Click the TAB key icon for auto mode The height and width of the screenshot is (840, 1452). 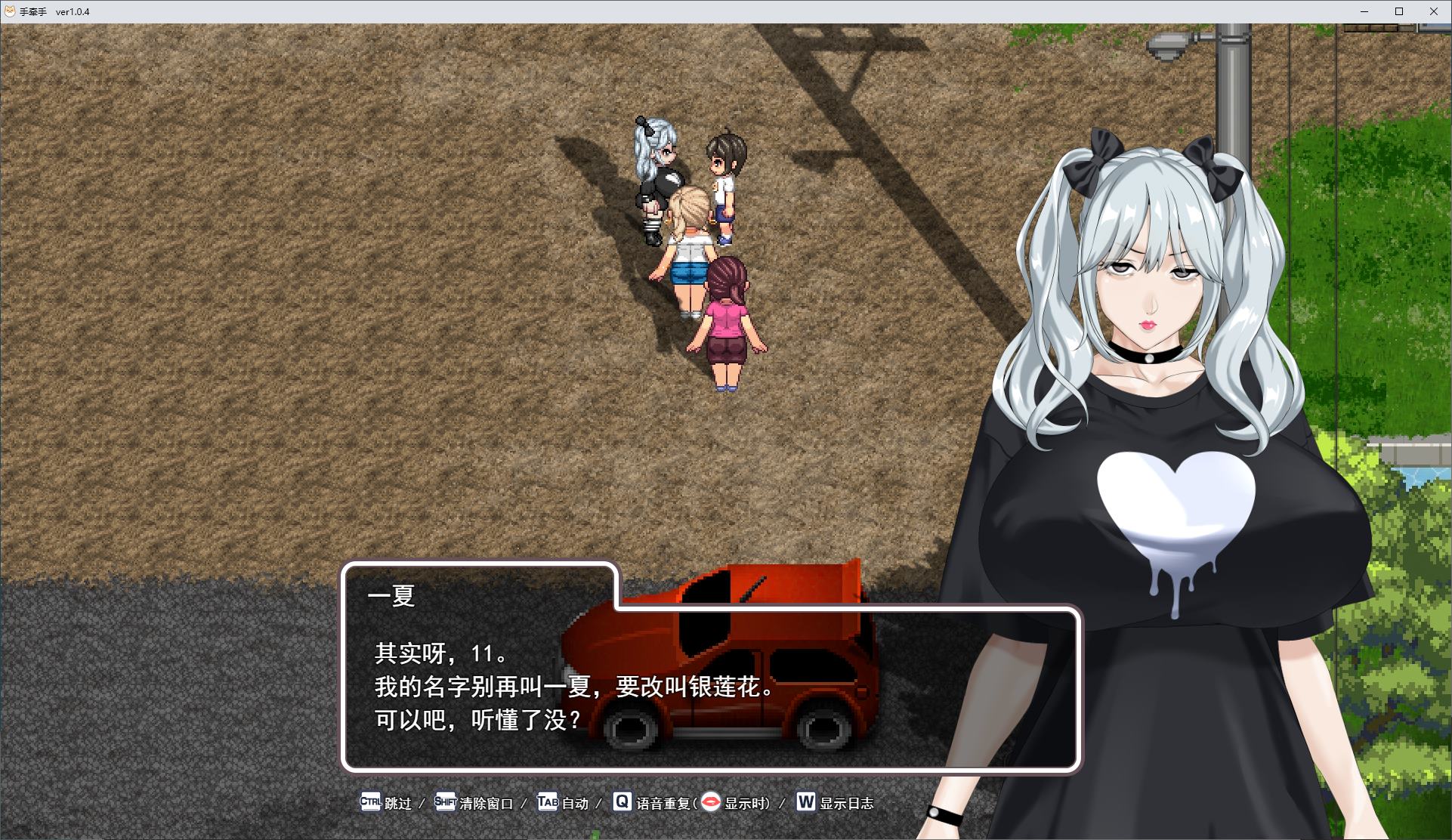547,803
